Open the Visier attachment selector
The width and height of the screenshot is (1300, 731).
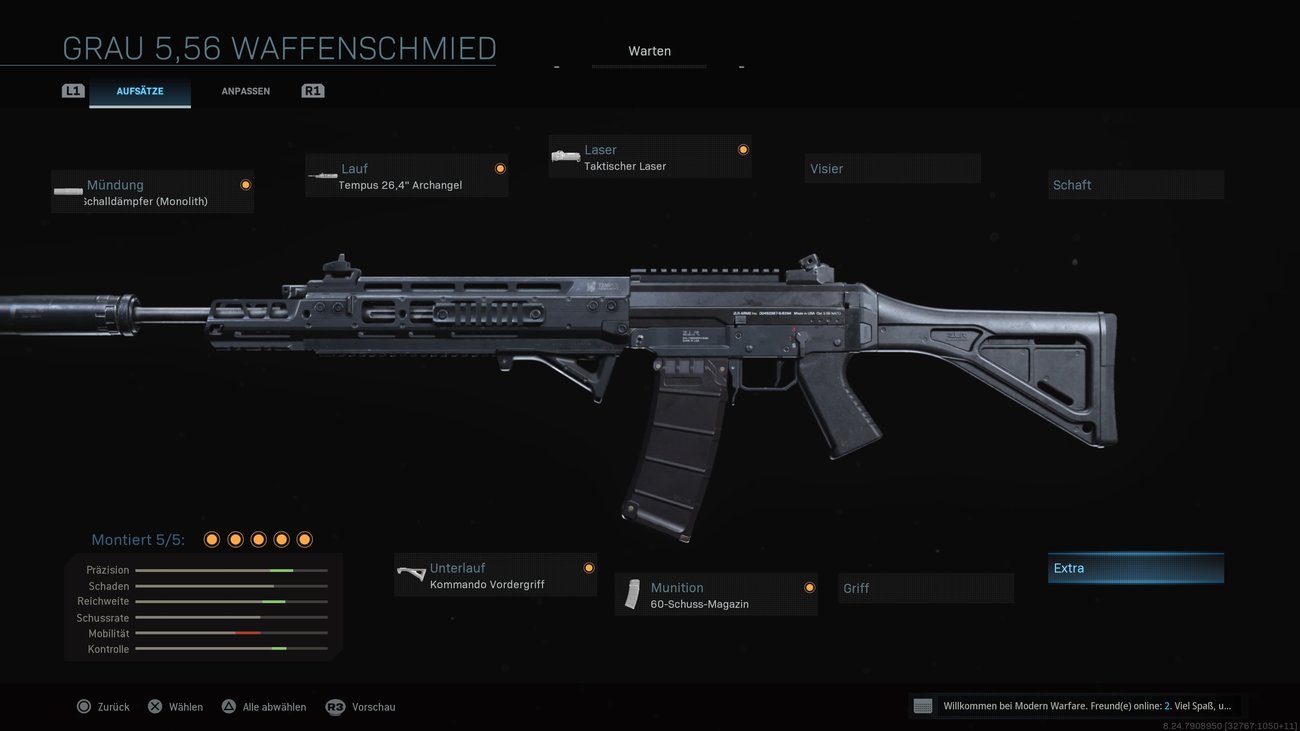pyautogui.click(x=892, y=168)
